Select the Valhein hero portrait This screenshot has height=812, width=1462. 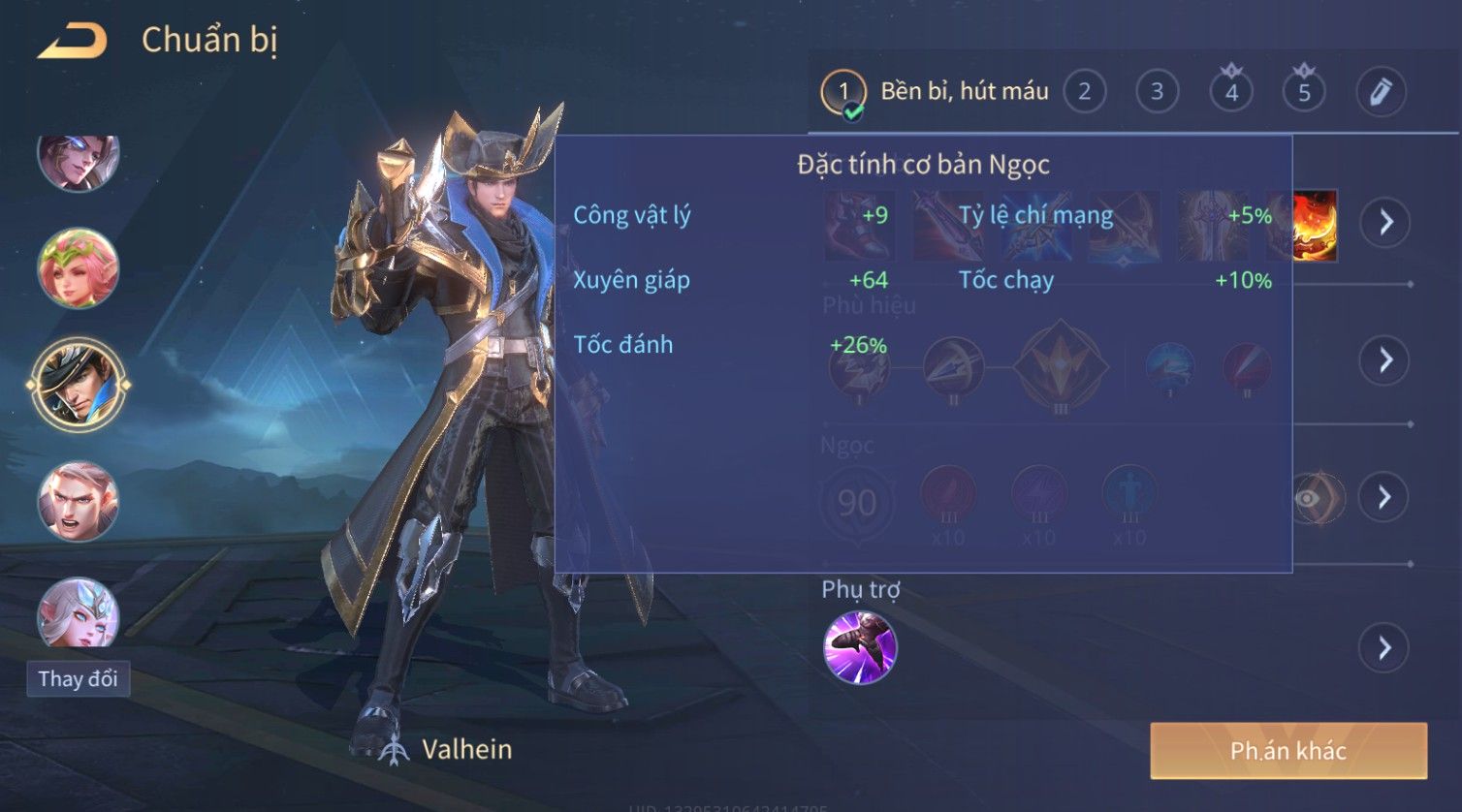tap(79, 384)
